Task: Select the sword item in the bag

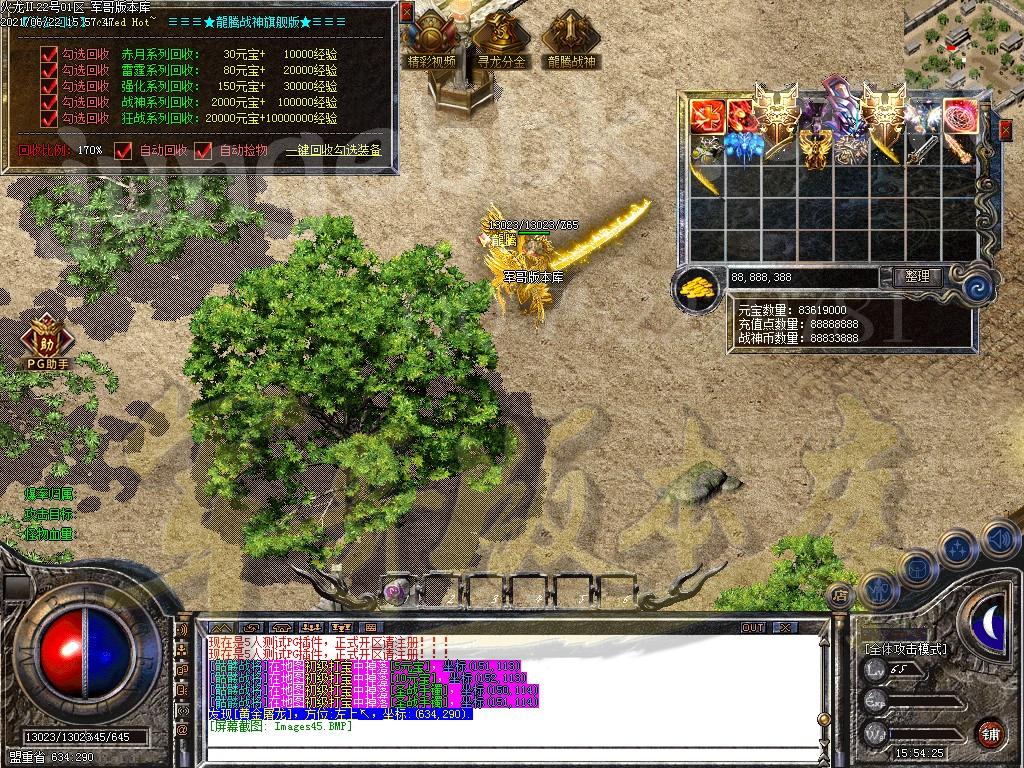Action: 922,150
